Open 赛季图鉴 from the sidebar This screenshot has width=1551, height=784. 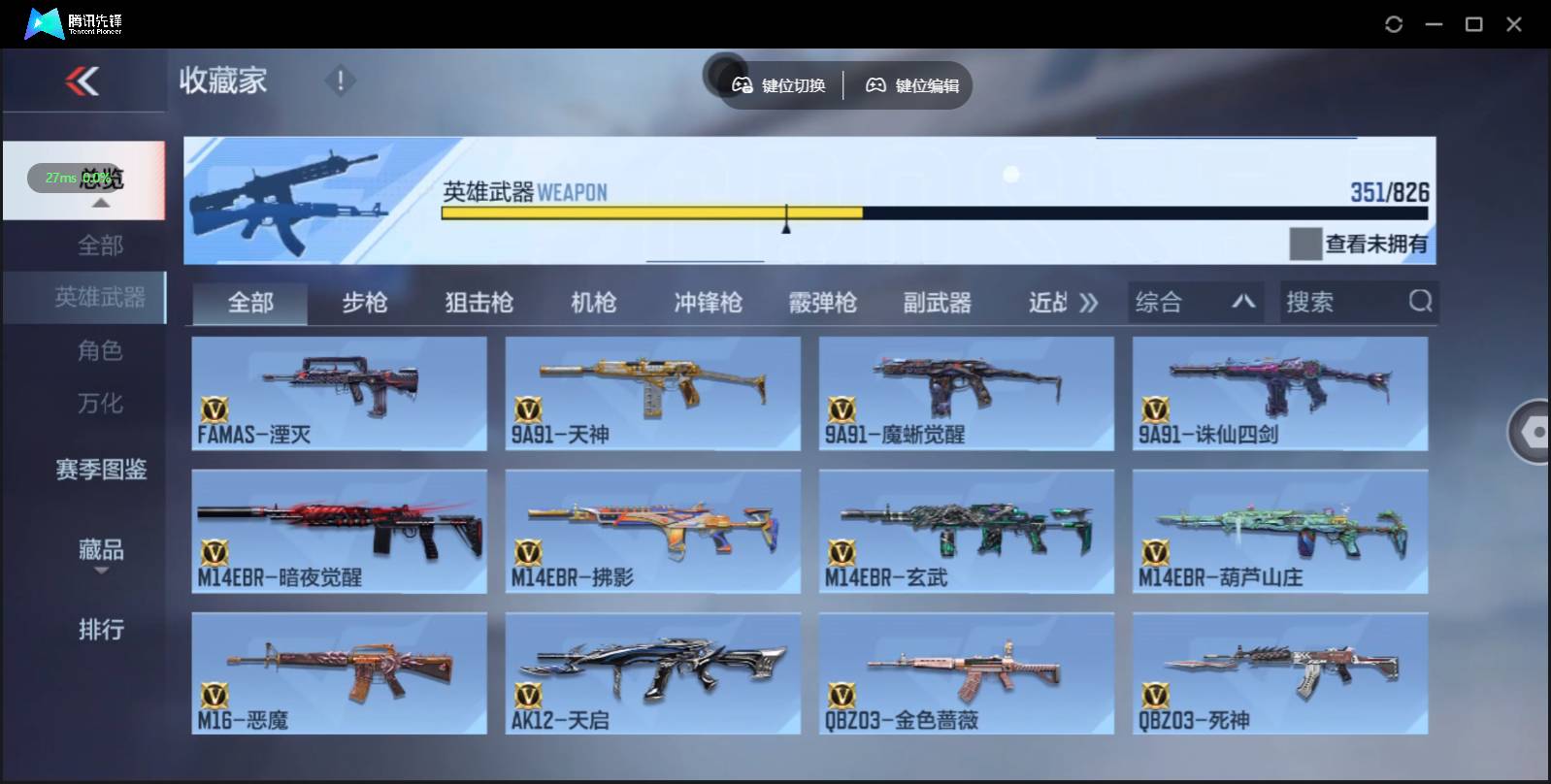(x=98, y=471)
